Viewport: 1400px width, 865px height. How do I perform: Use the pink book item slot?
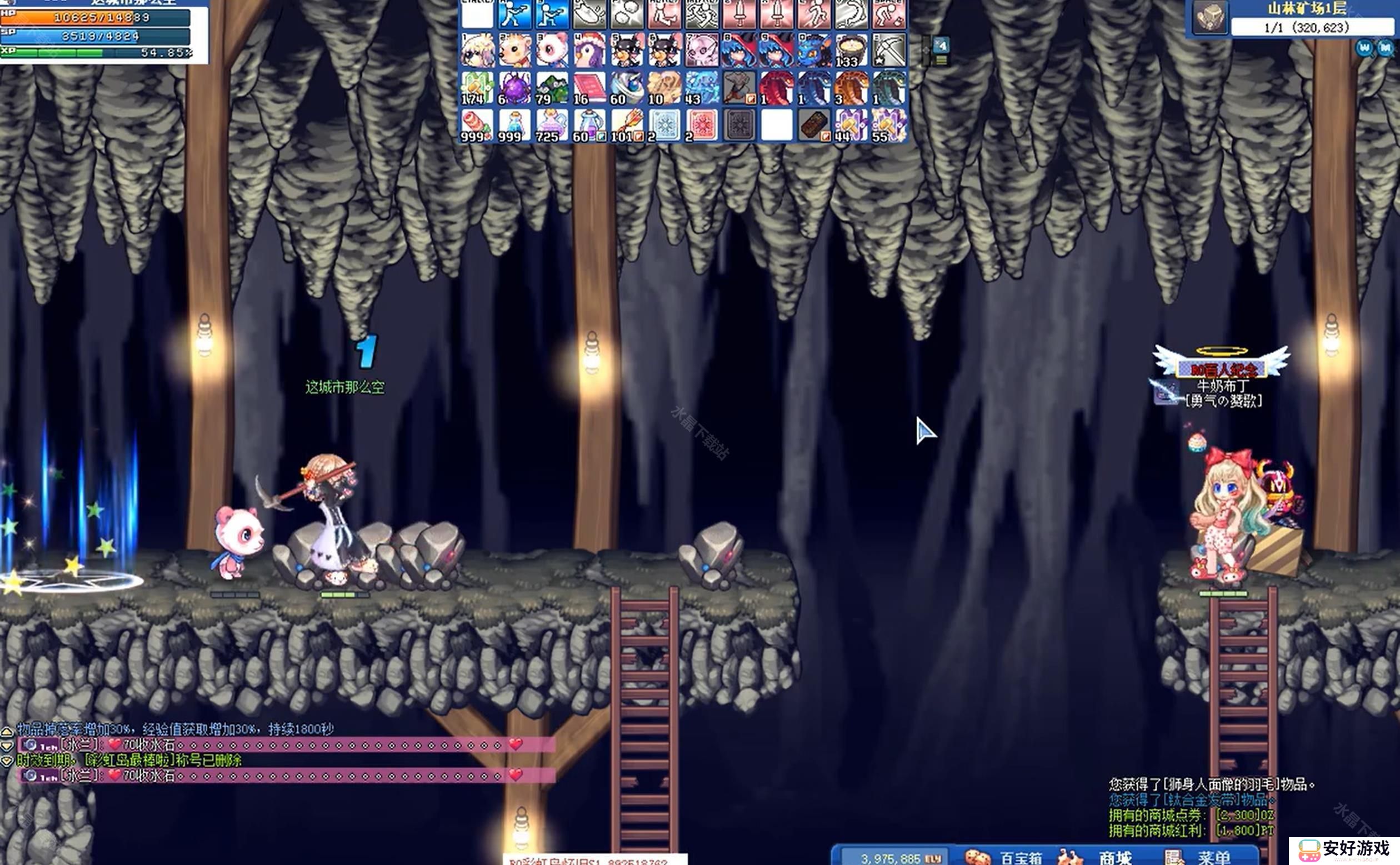[589, 88]
